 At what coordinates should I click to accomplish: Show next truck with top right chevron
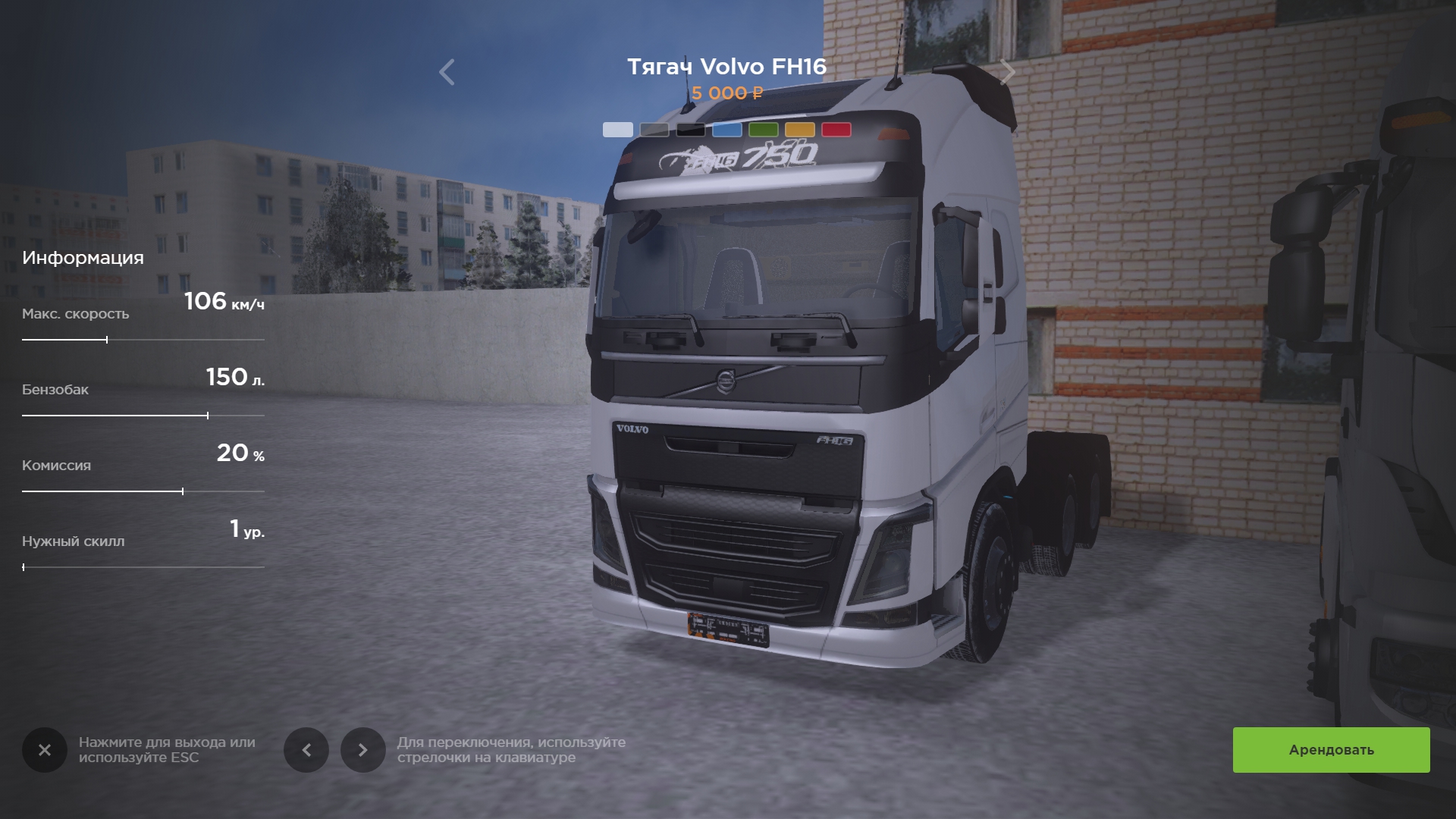click(x=1007, y=72)
